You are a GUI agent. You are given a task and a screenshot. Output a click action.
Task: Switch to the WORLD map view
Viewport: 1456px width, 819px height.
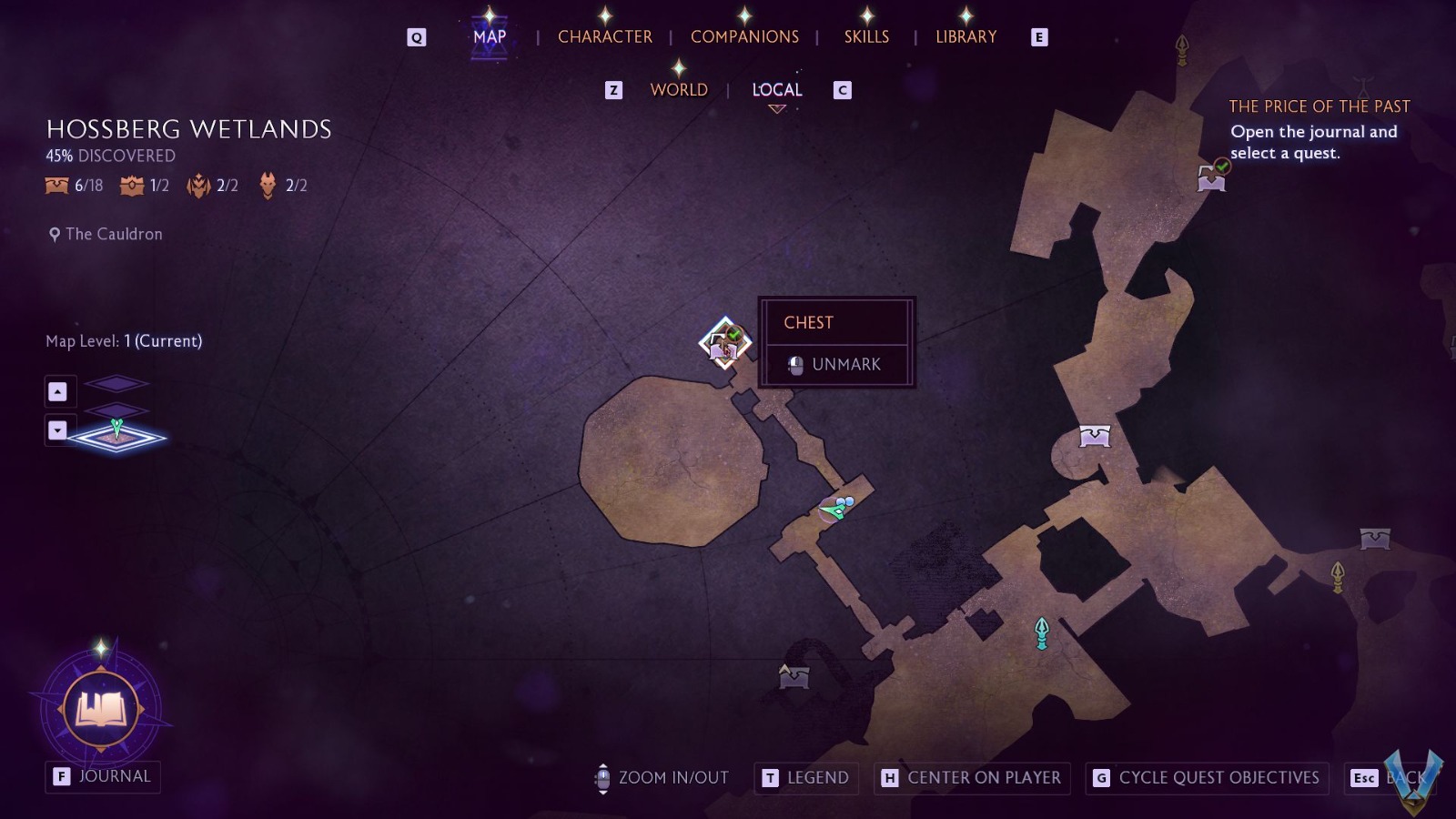point(678,89)
